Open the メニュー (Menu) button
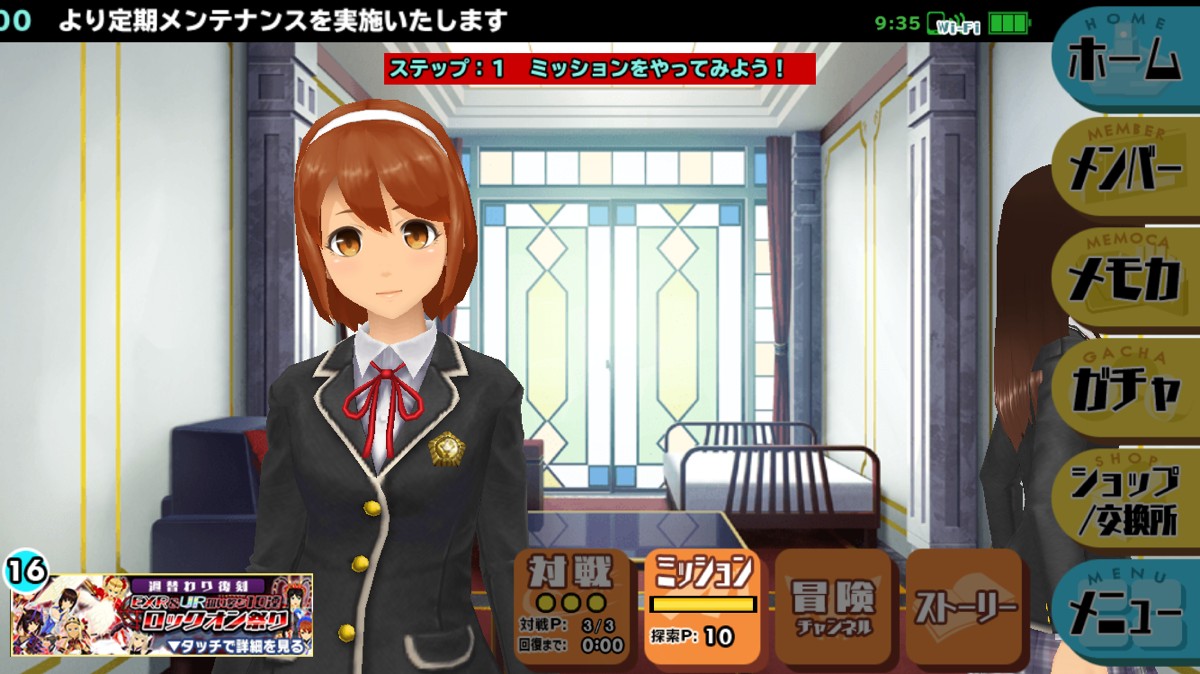1200x674 pixels. (x=1125, y=612)
